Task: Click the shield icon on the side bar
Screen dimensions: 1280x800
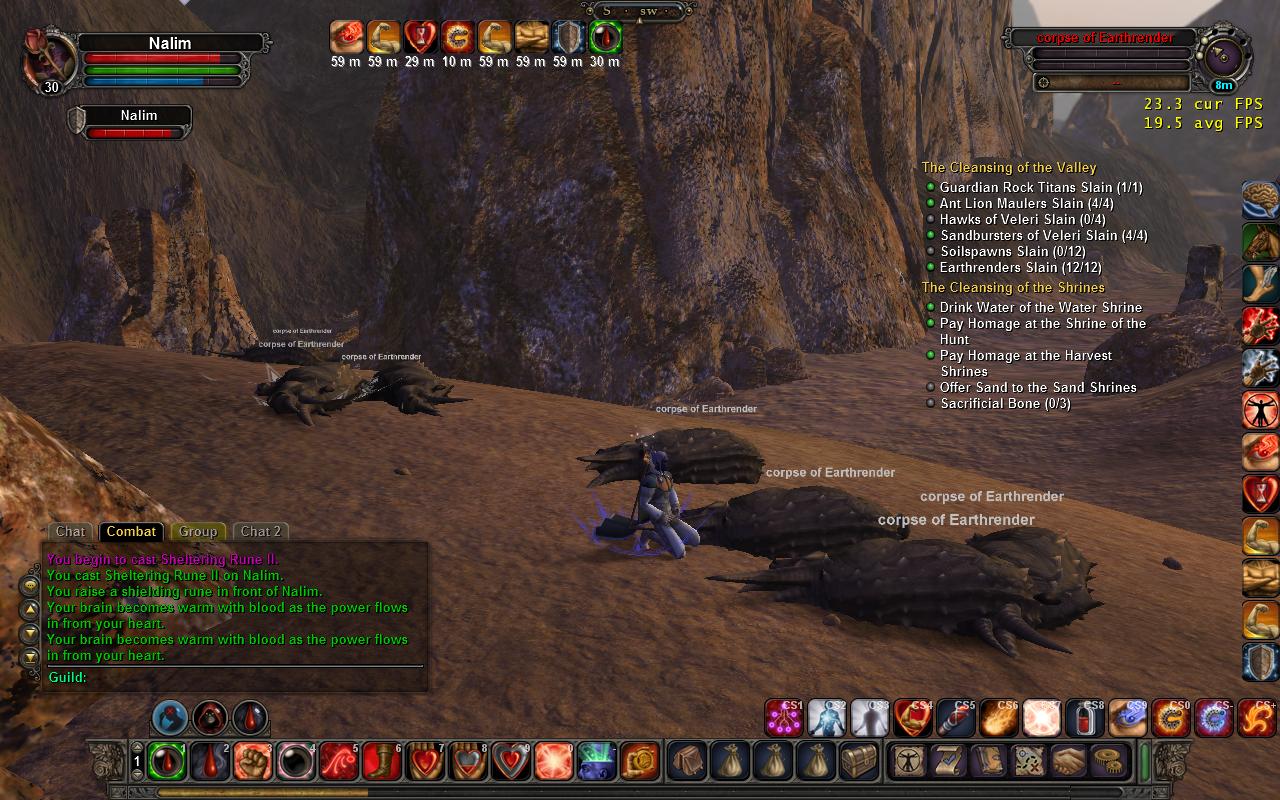Action: (x=1260, y=662)
